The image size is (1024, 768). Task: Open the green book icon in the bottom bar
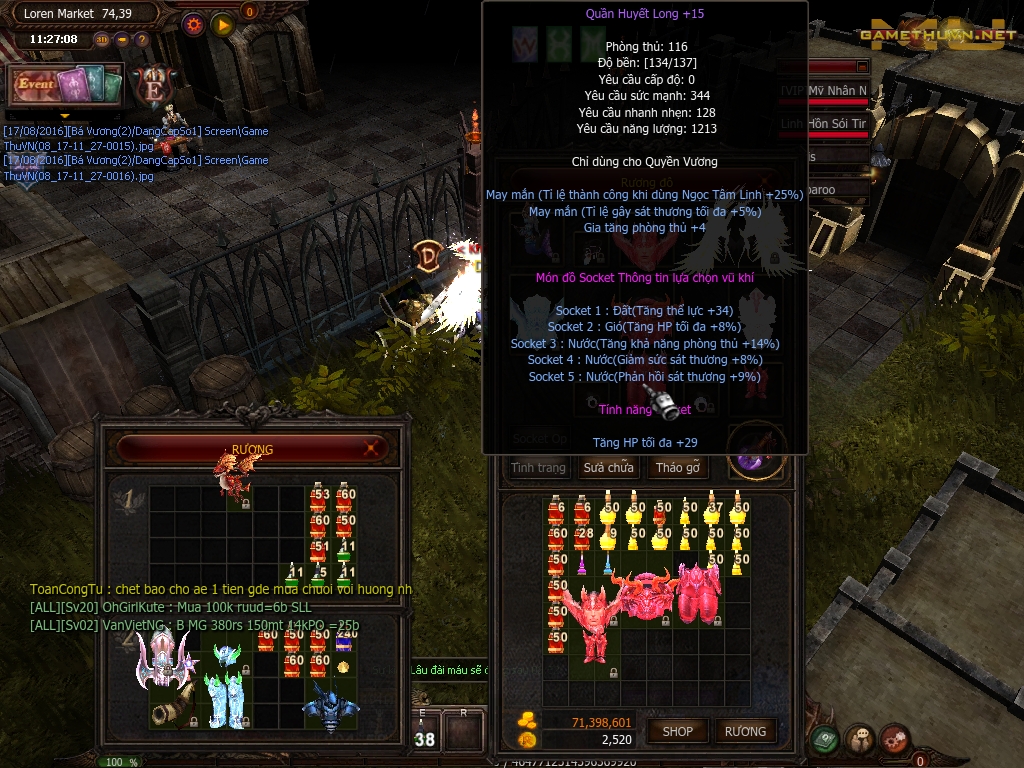click(x=825, y=740)
